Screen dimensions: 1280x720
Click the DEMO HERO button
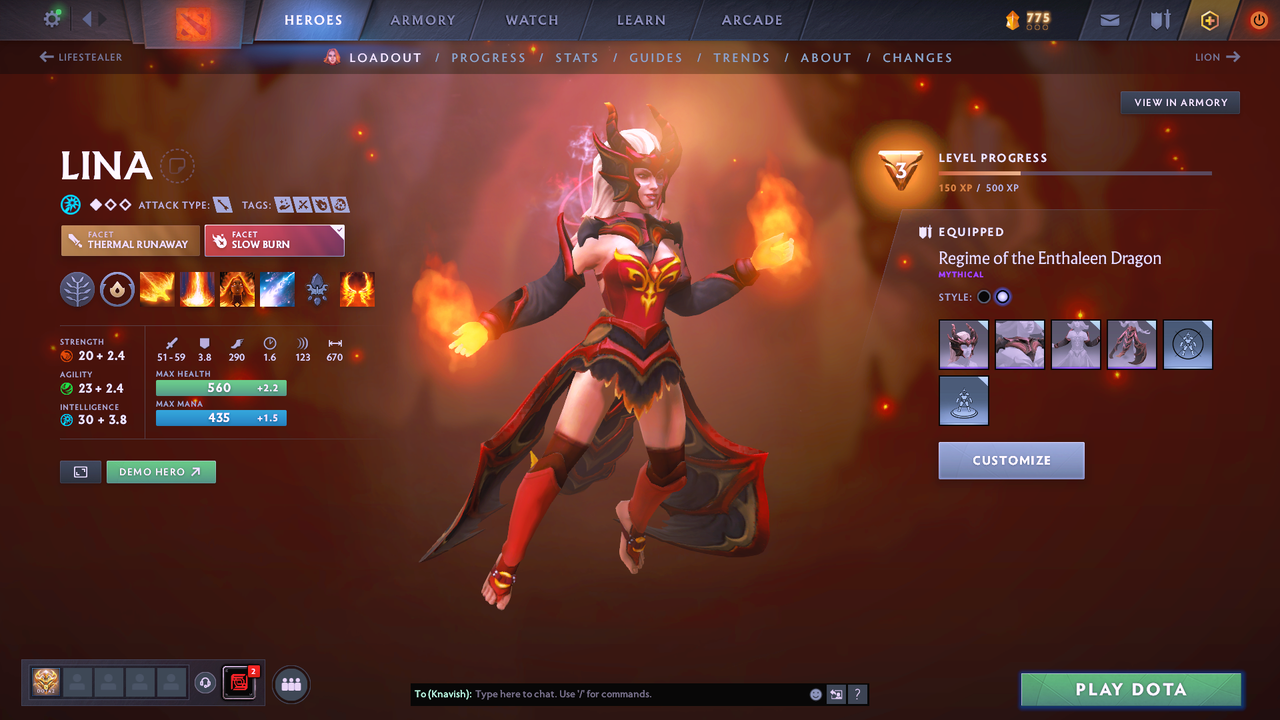click(161, 471)
